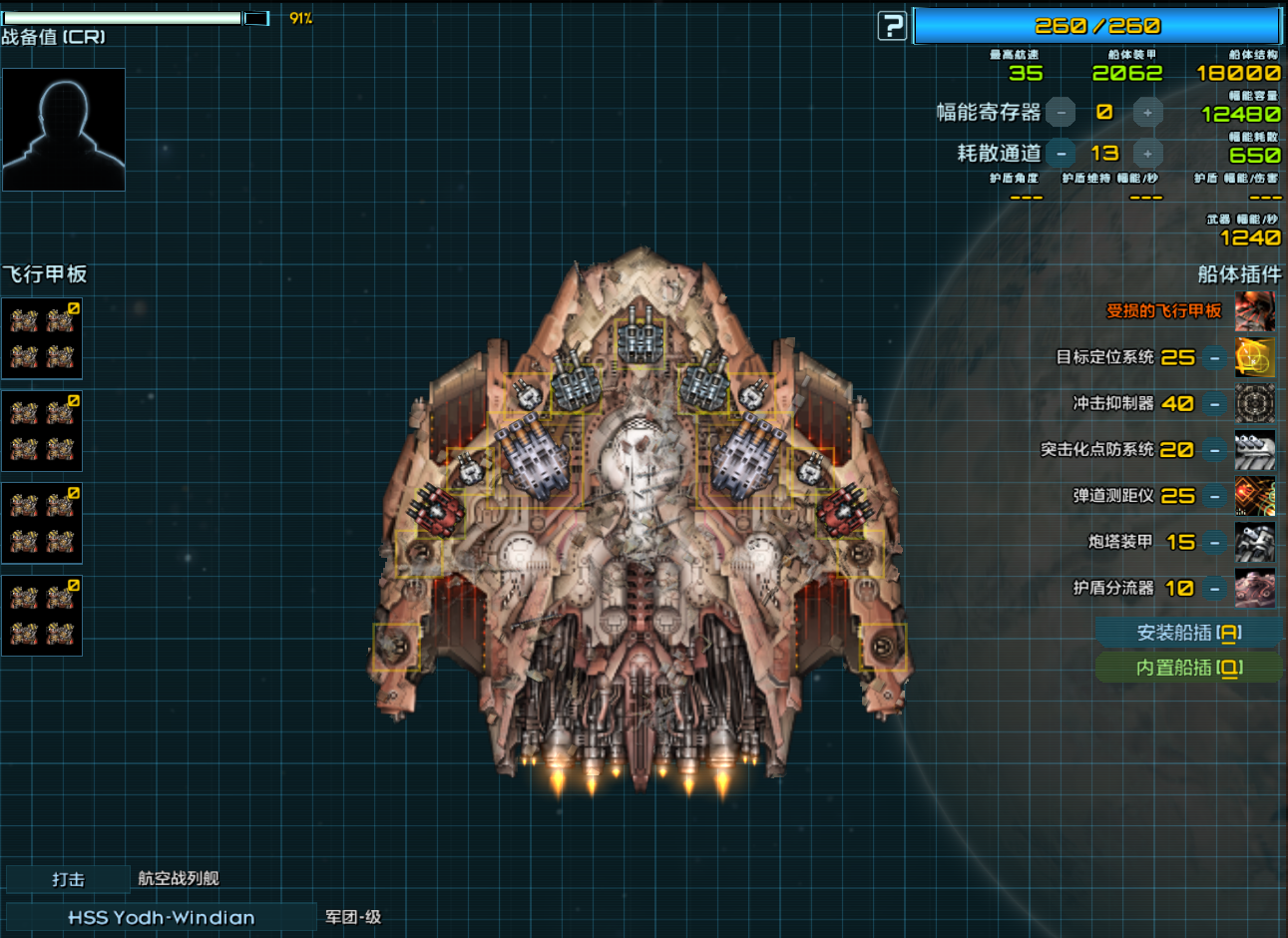Remove the 护盾分流器 hullmod
Viewport: 1288px width, 938px height.
[x=1214, y=589]
